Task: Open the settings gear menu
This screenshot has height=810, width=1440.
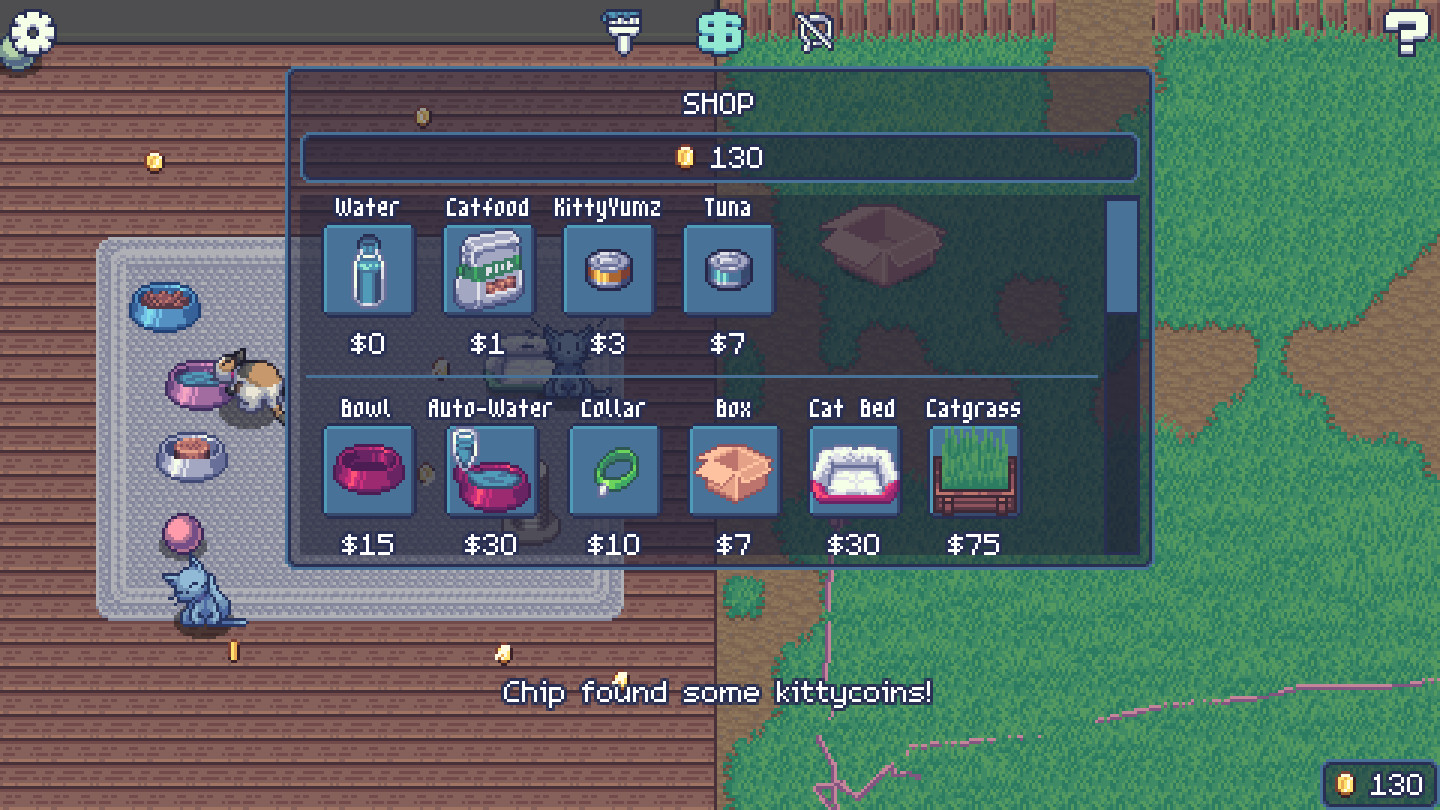Action: click(30, 34)
